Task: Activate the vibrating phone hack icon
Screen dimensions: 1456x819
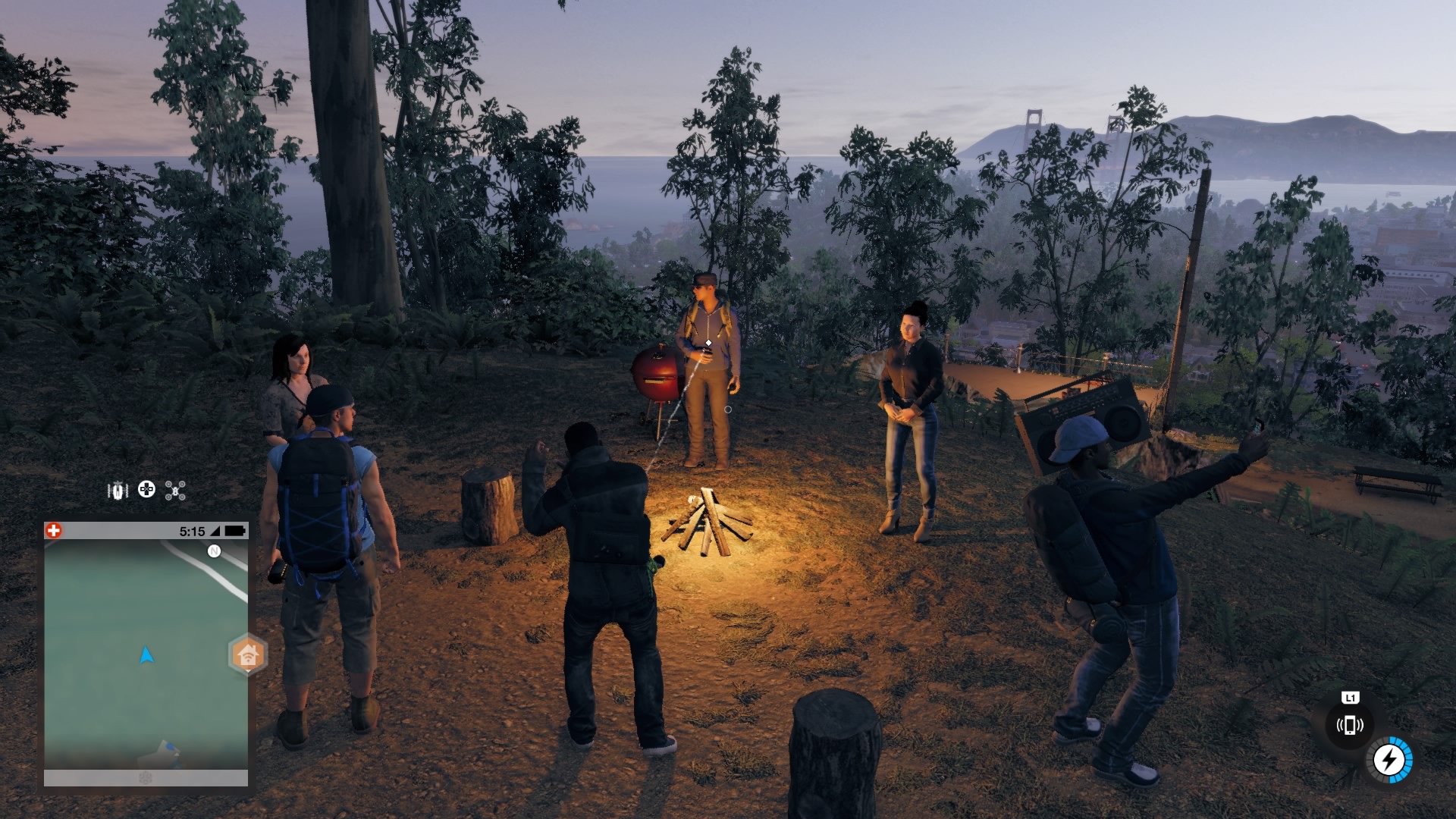Action: tap(1349, 725)
